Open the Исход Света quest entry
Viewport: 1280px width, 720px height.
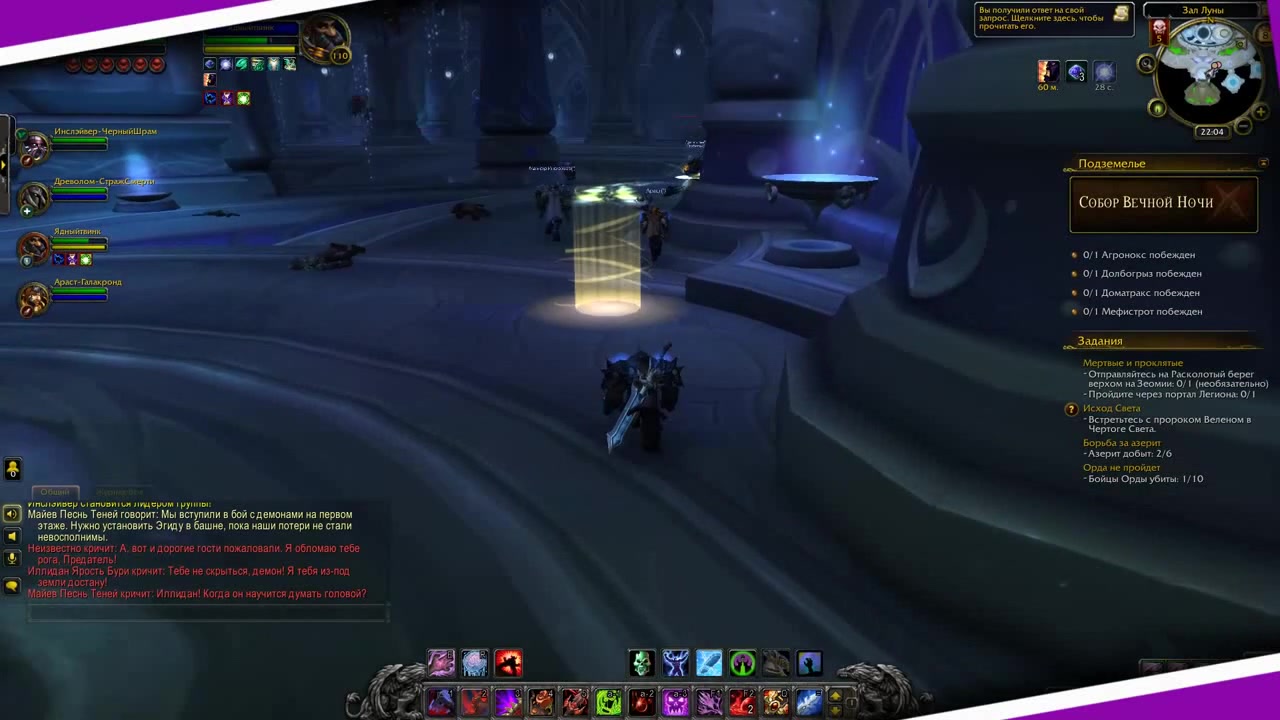pos(1111,408)
